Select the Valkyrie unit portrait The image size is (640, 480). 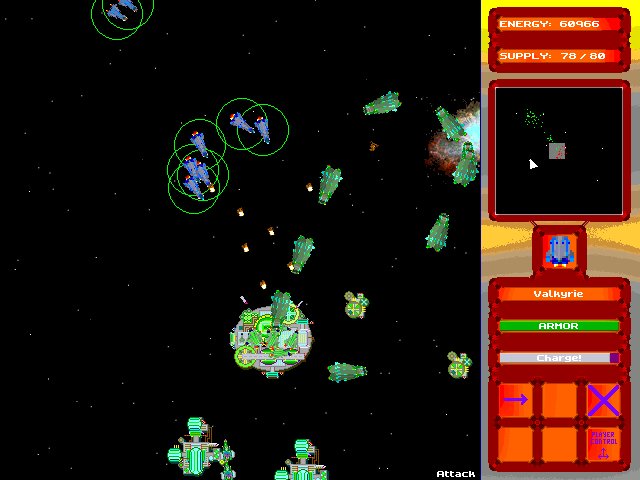coord(559,249)
